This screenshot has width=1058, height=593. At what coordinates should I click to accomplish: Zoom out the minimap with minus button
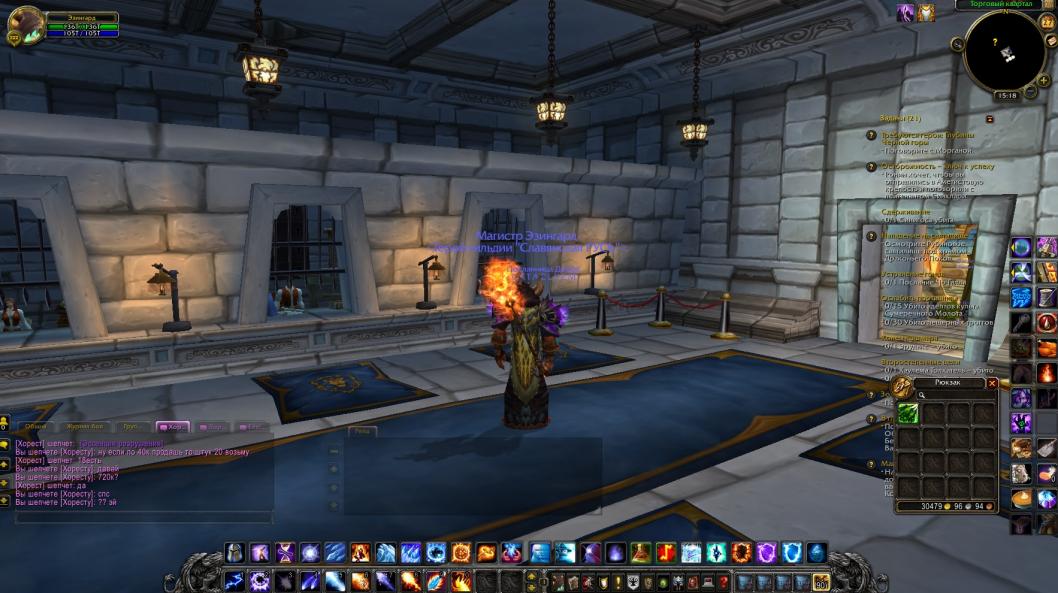click(1031, 94)
